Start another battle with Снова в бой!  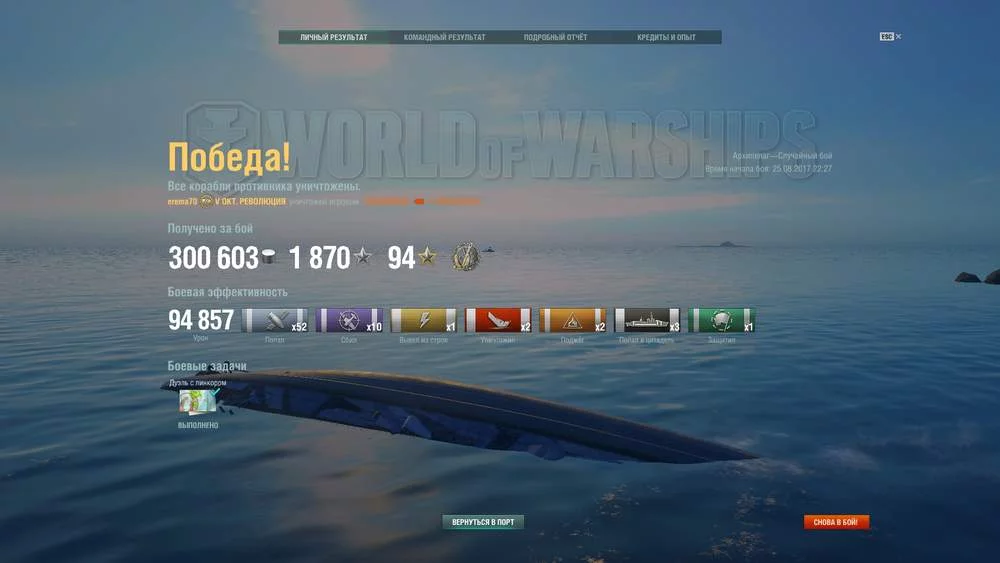[x=836, y=522]
